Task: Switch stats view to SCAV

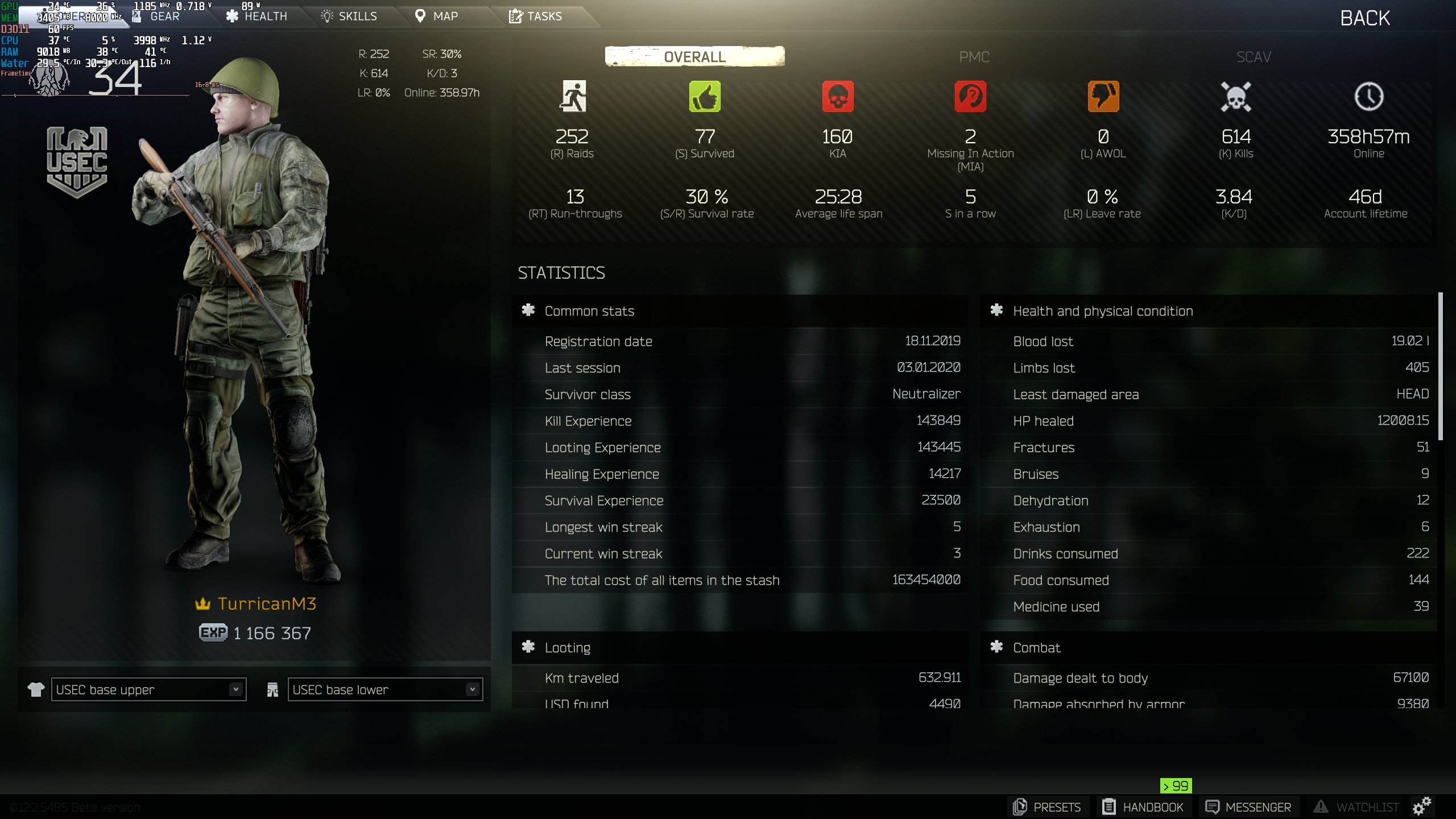Action: pos(1254,57)
